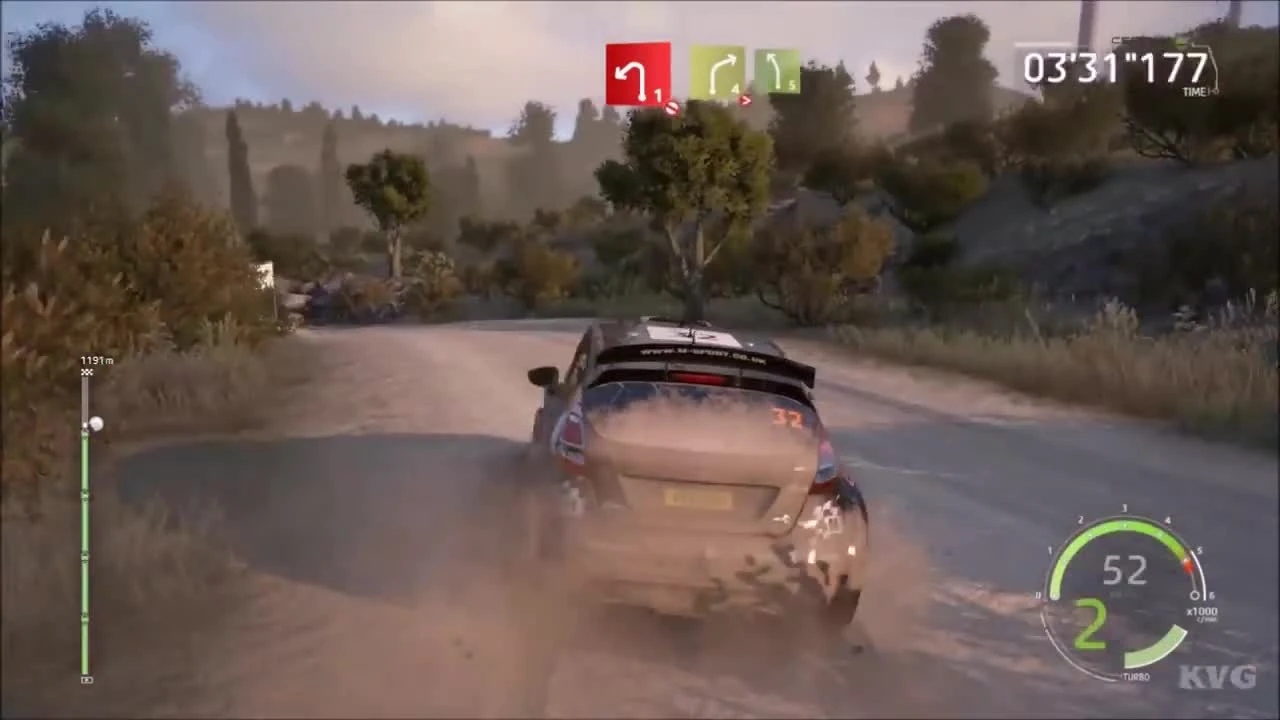Viewport: 1280px width, 720px height.
Task: Expand the gear indicator showing 2
Action: (x=1090, y=622)
